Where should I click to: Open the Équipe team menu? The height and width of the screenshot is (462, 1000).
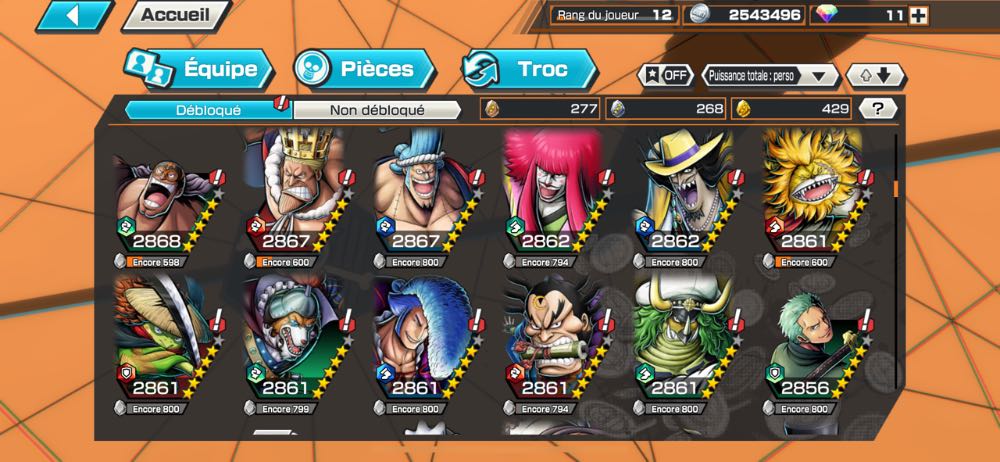(x=199, y=69)
